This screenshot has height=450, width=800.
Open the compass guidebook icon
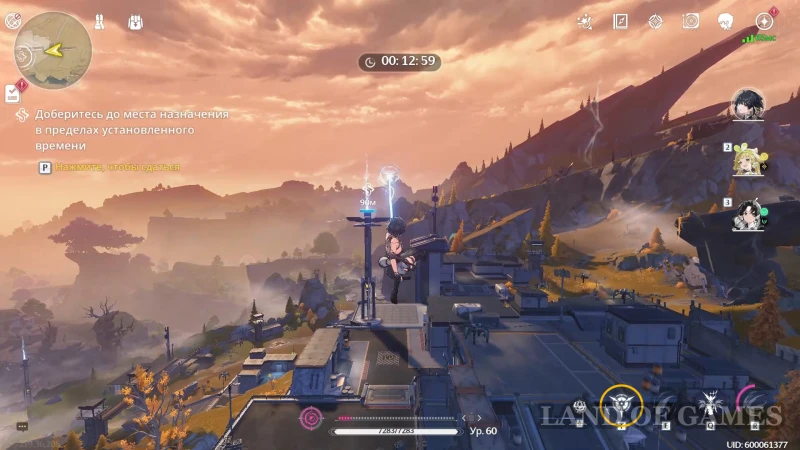pos(620,21)
